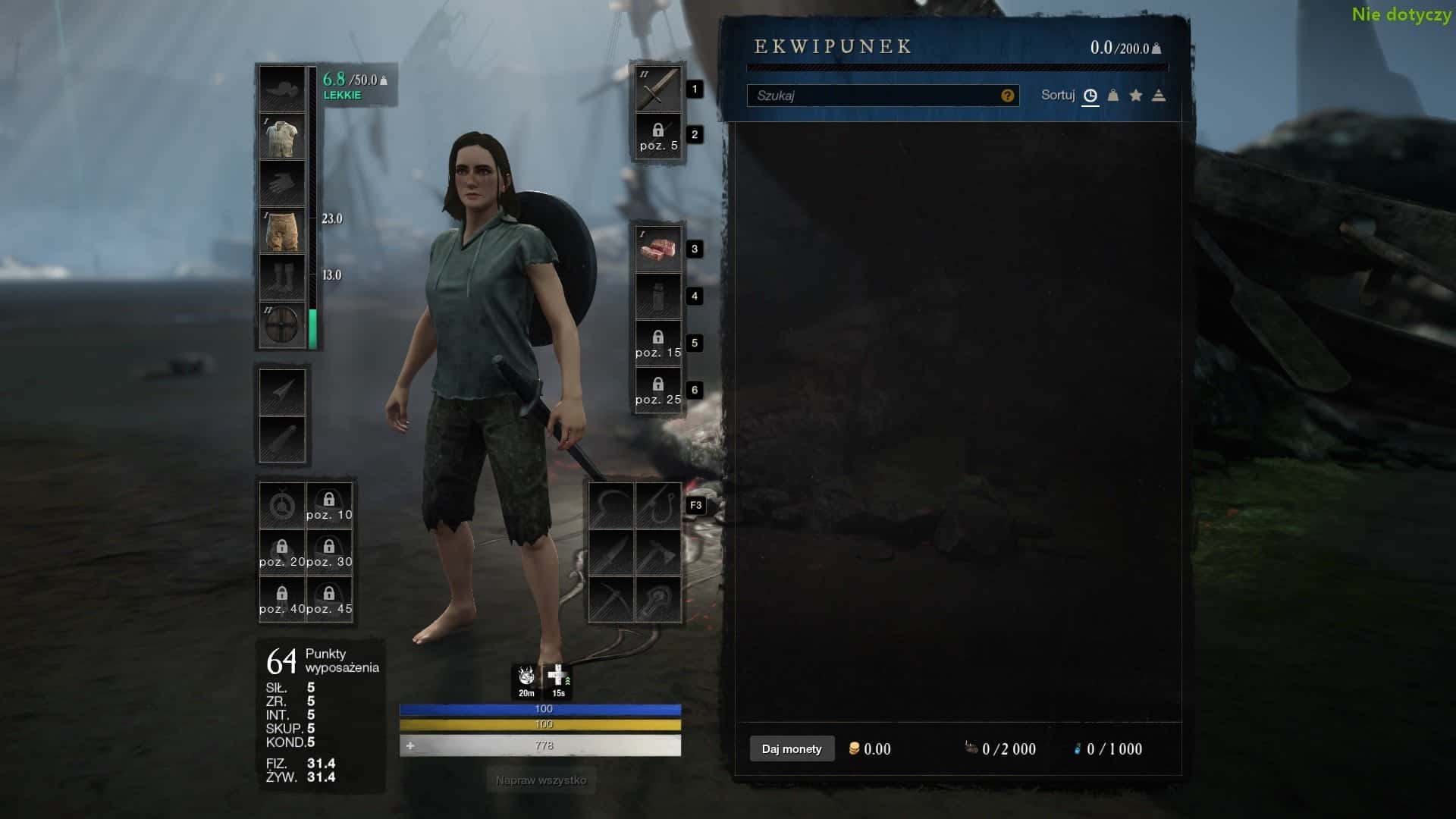Select the locked poz. 25 quick slot
Viewport: 1456px width, 819px height.
[657, 390]
